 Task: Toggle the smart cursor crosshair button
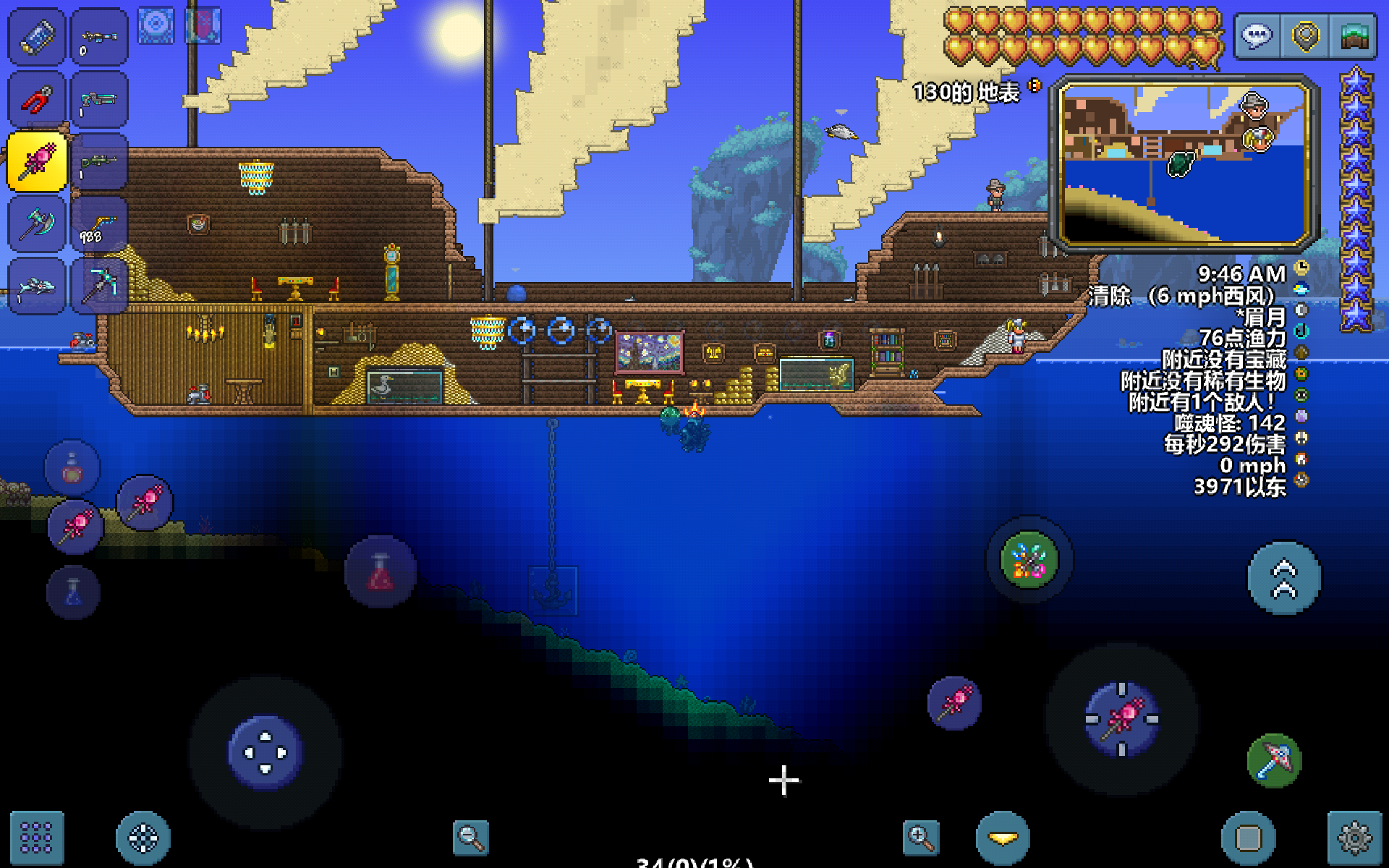tap(143, 838)
